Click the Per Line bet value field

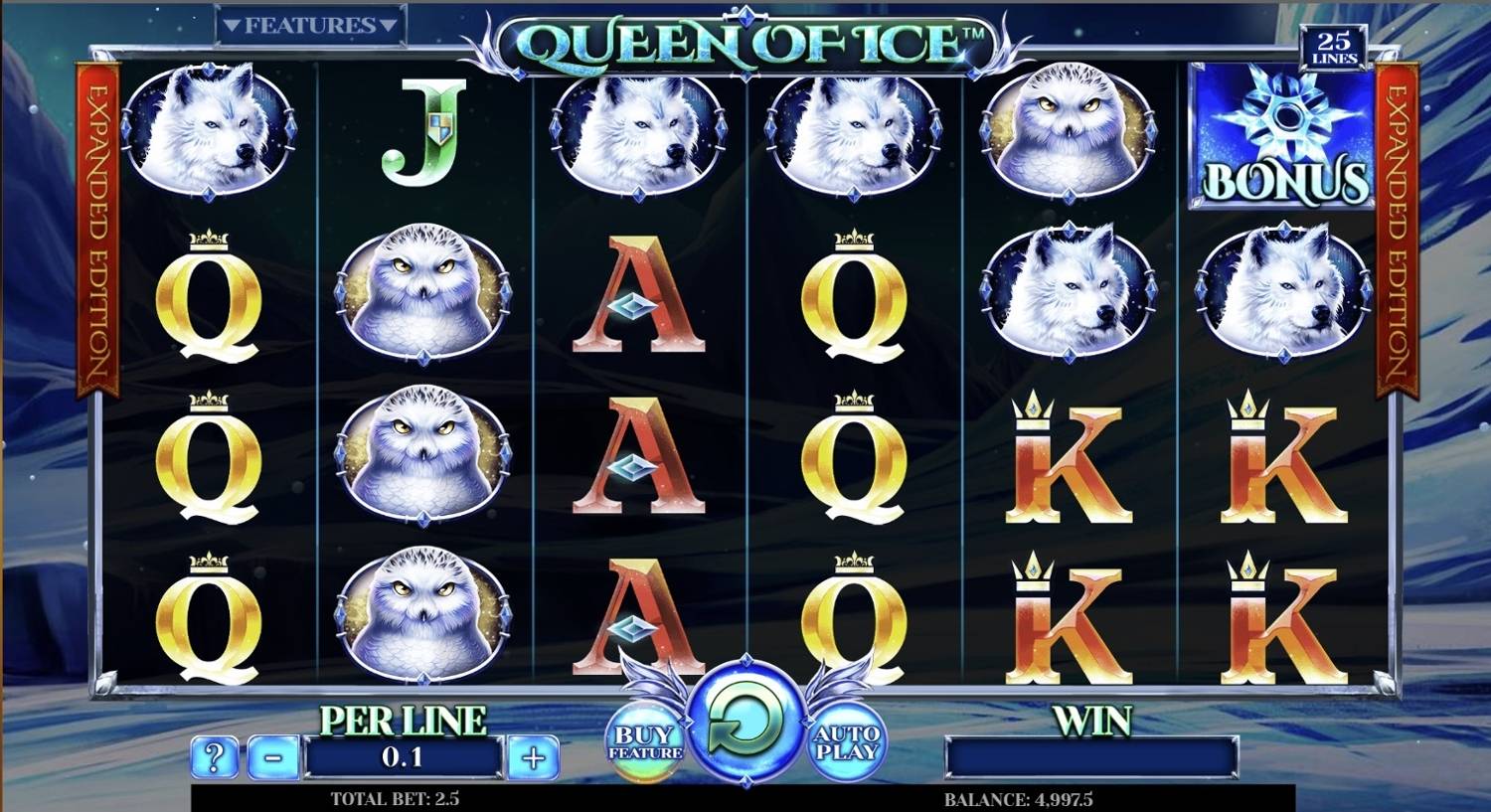[402, 758]
